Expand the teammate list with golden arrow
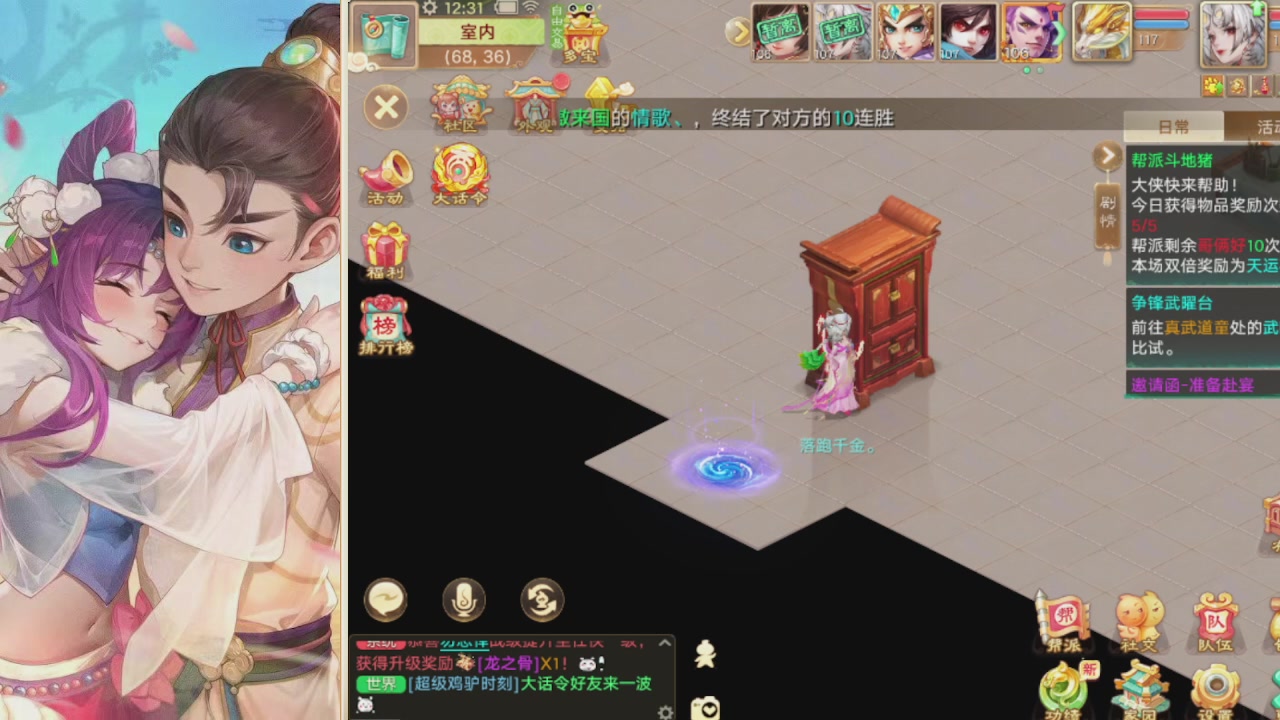Screen dimensions: 1280x720 (x=738, y=30)
